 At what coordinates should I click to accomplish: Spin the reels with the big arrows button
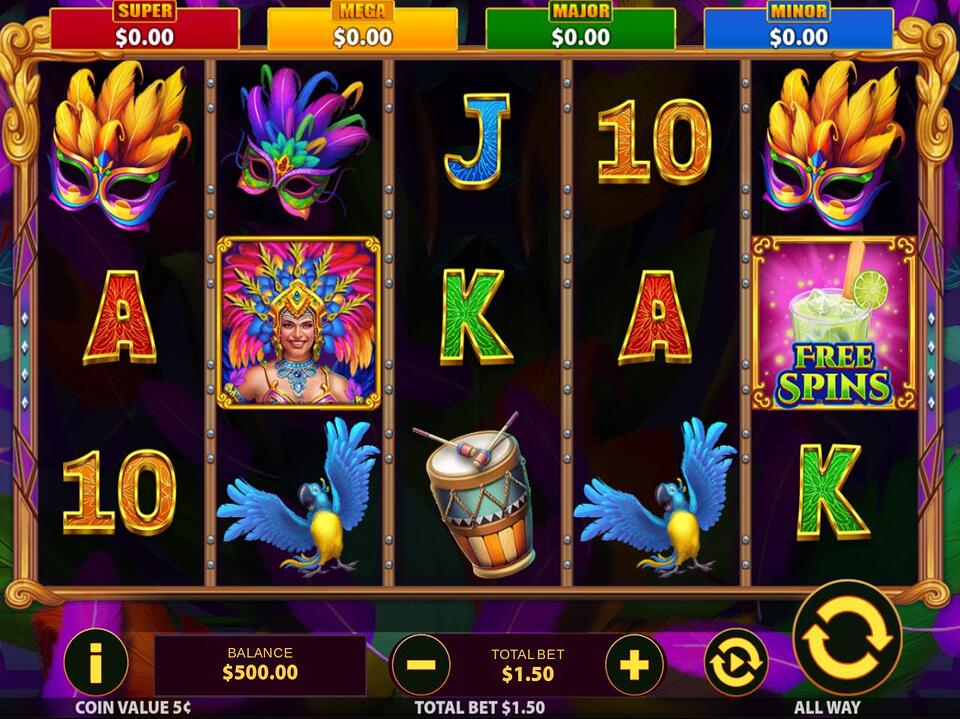tap(847, 637)
